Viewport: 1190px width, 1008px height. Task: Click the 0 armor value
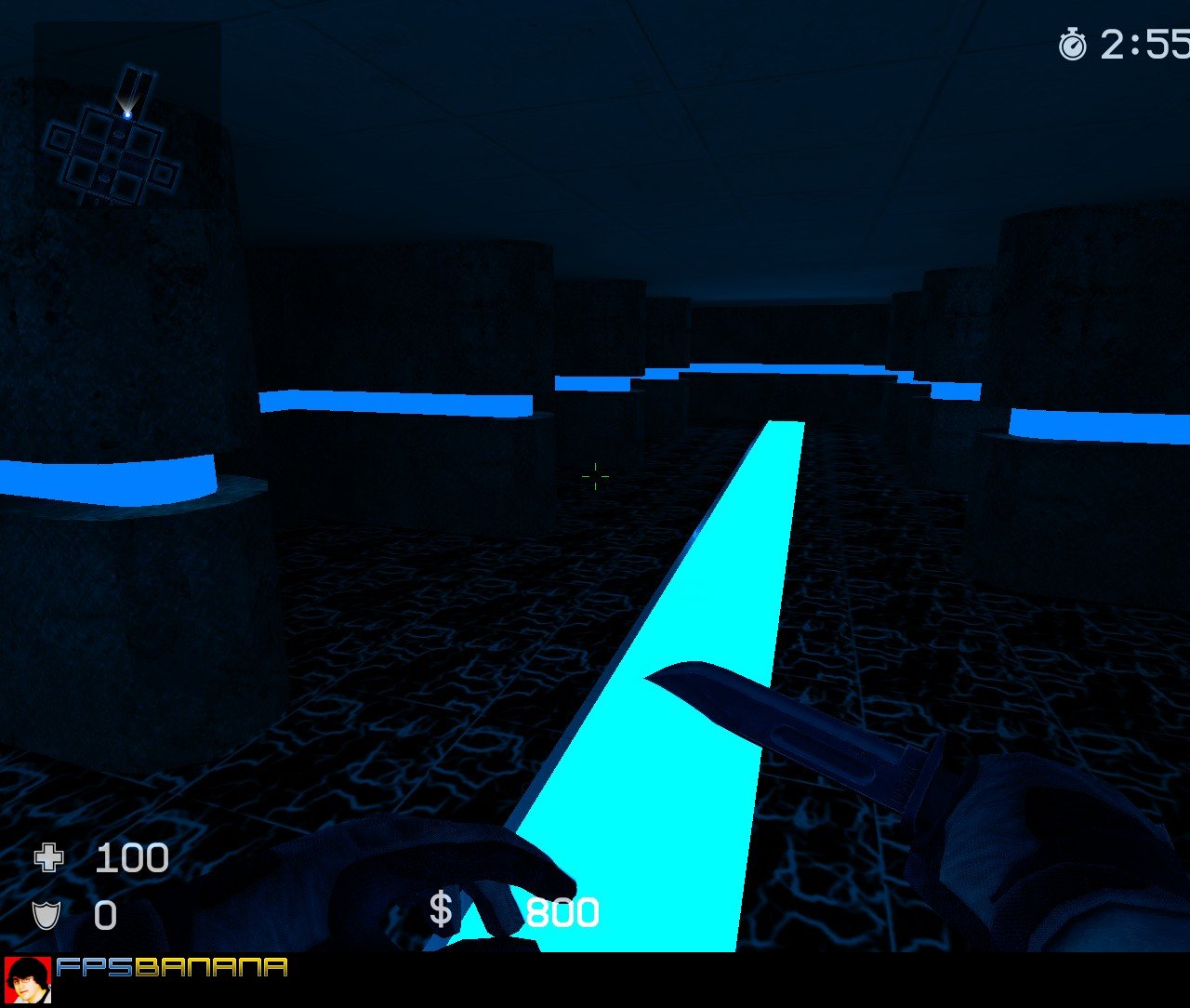[x=105, y=916]
